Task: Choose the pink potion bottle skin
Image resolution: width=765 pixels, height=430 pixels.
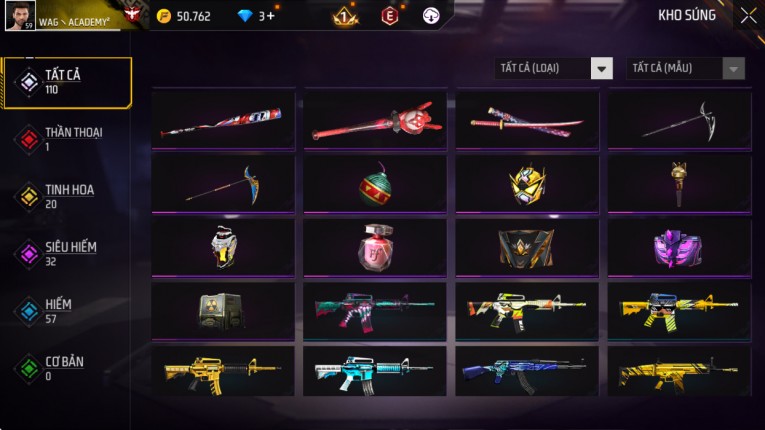Action: 375,247
